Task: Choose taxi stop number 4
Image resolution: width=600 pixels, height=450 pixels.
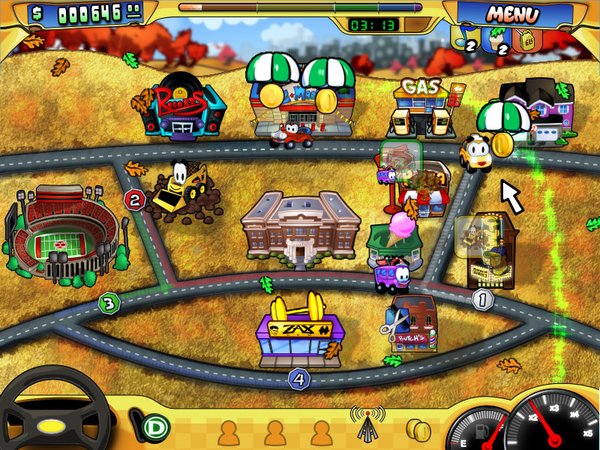Action: point(298,378)
